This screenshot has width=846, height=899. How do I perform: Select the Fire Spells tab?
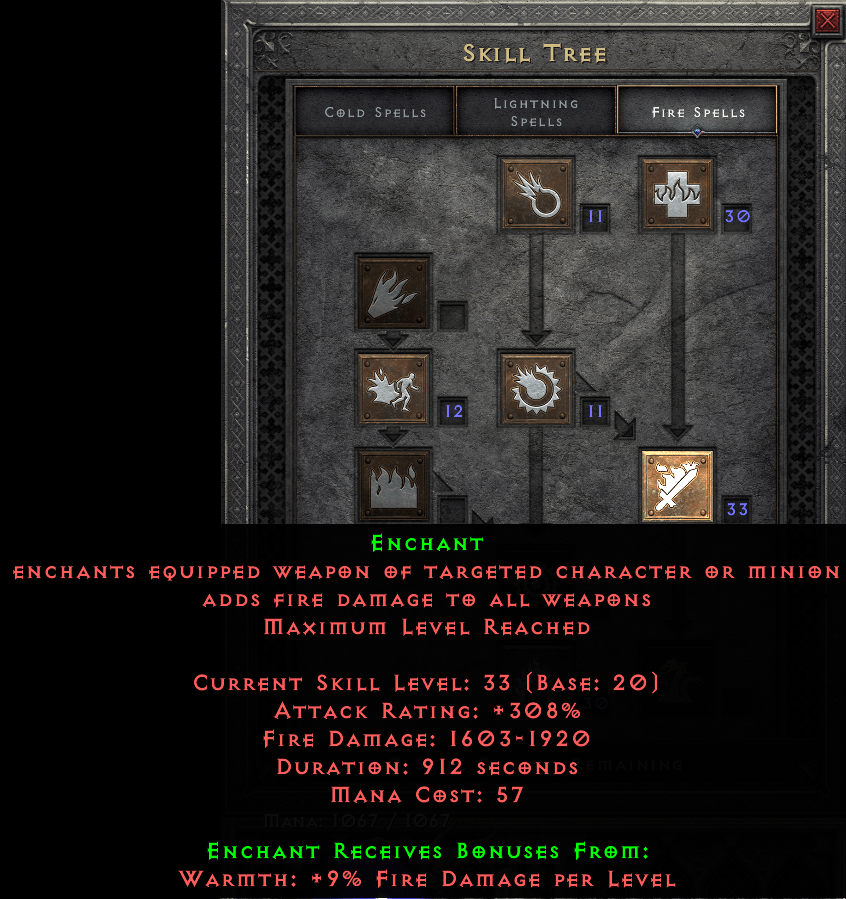[x=698, y=111]
